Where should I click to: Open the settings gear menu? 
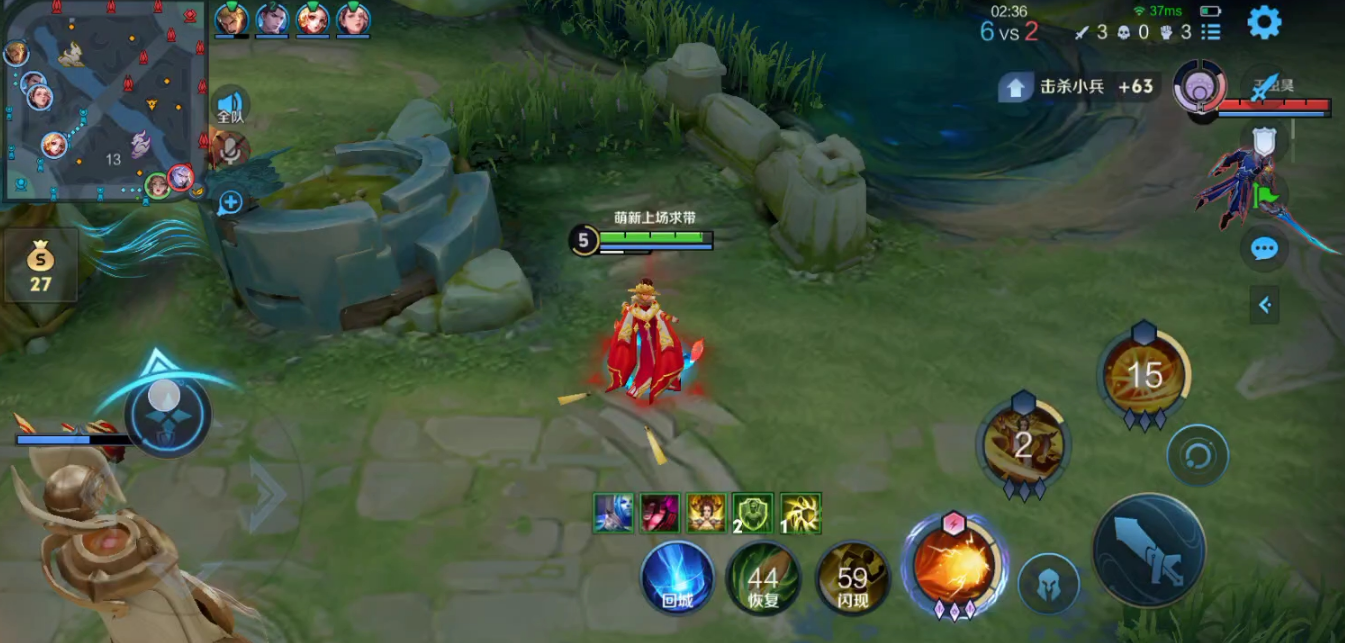pyautogui.click(x=1264, y=22)
